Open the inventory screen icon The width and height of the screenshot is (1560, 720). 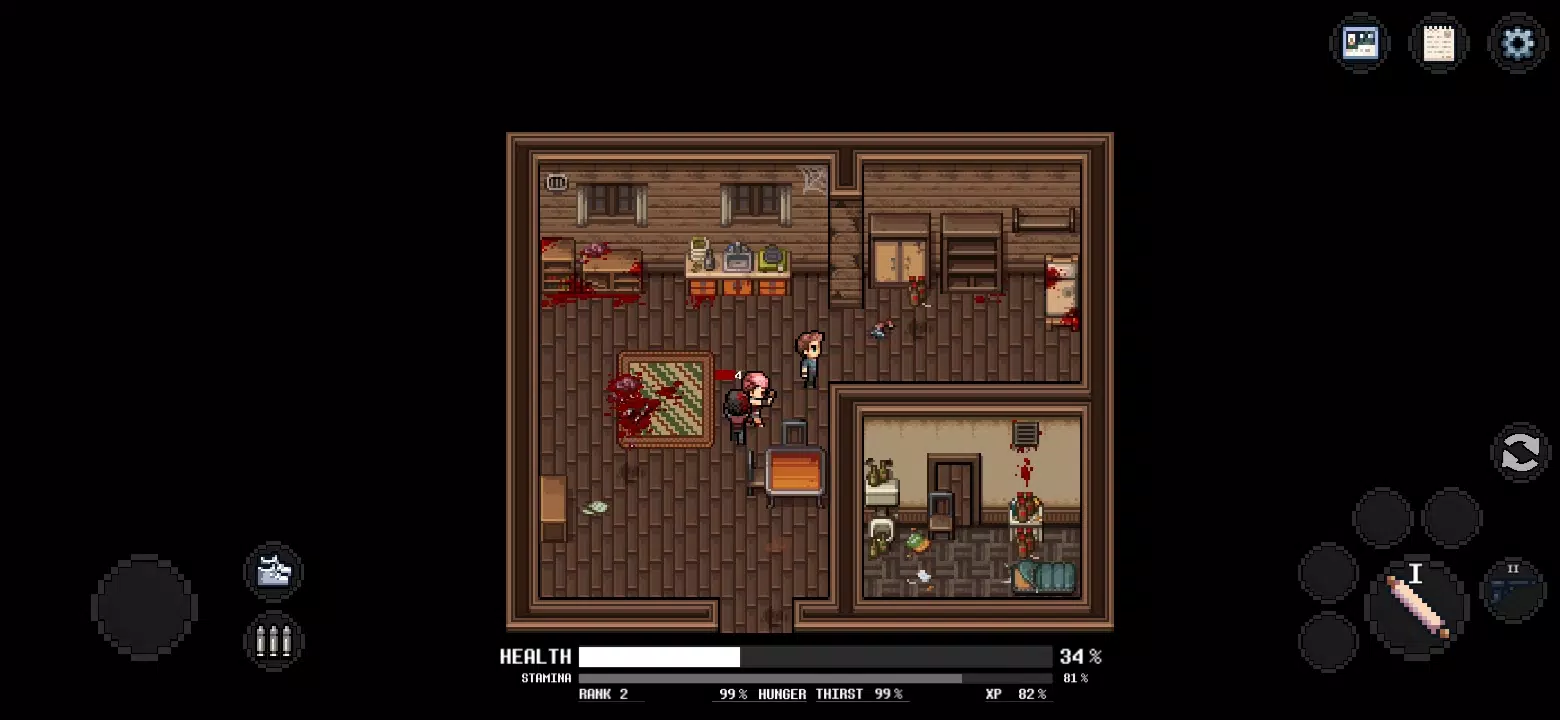[x=1360, y=43]
